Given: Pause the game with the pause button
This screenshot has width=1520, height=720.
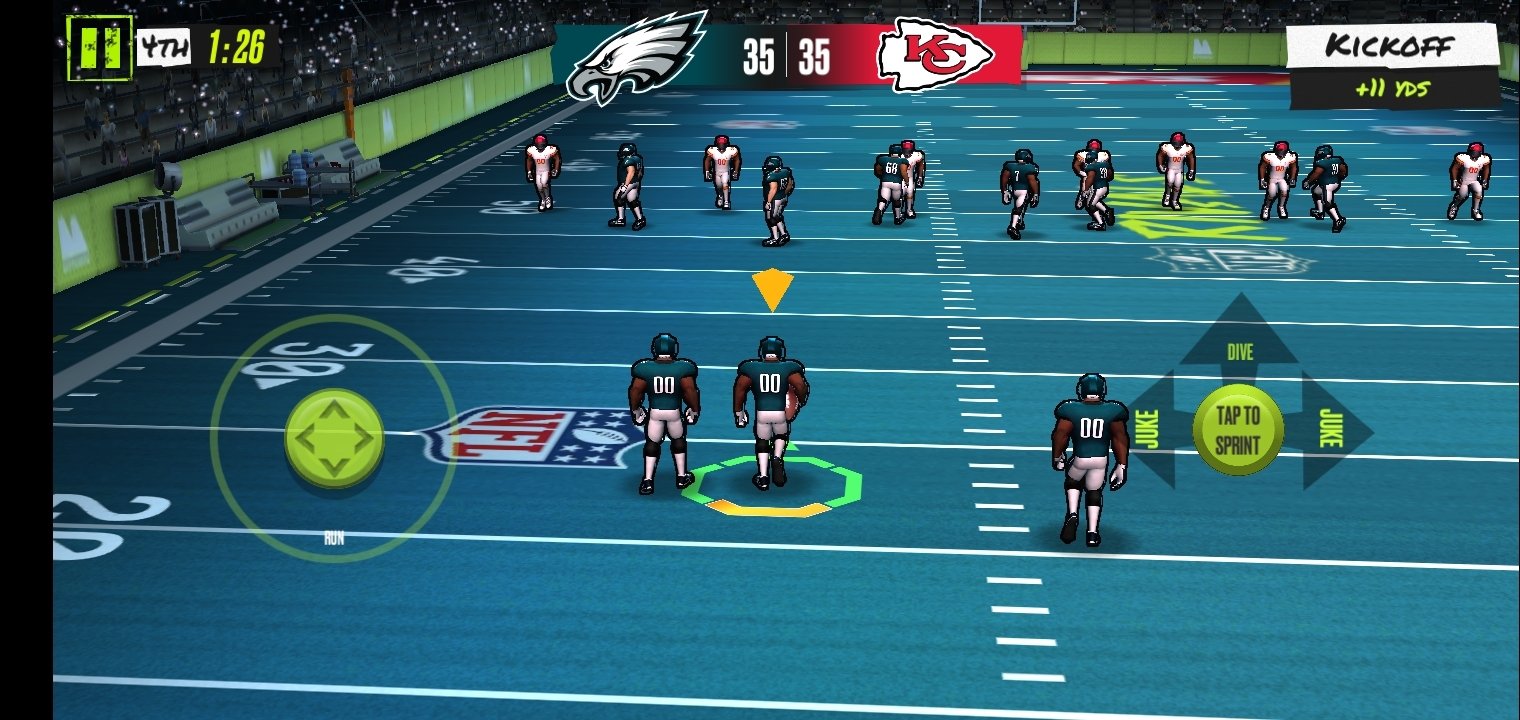Looking at the screenshot, I should tap(99, 47).
